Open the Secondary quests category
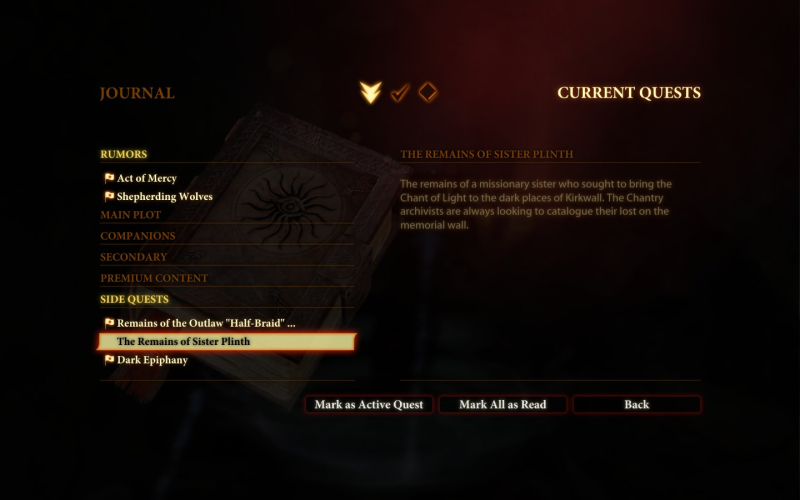The height and width of the screenshot is (500, 800). 133,257
